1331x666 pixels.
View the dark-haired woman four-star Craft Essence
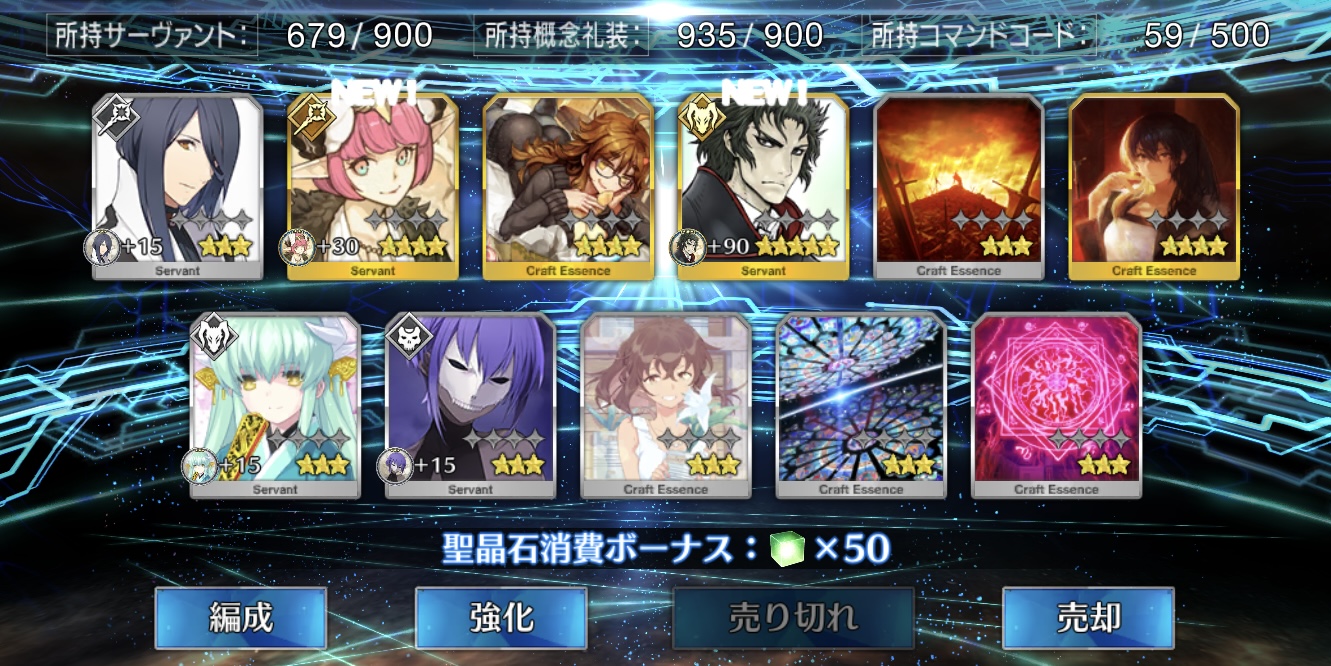click(x=1154, y=185)
